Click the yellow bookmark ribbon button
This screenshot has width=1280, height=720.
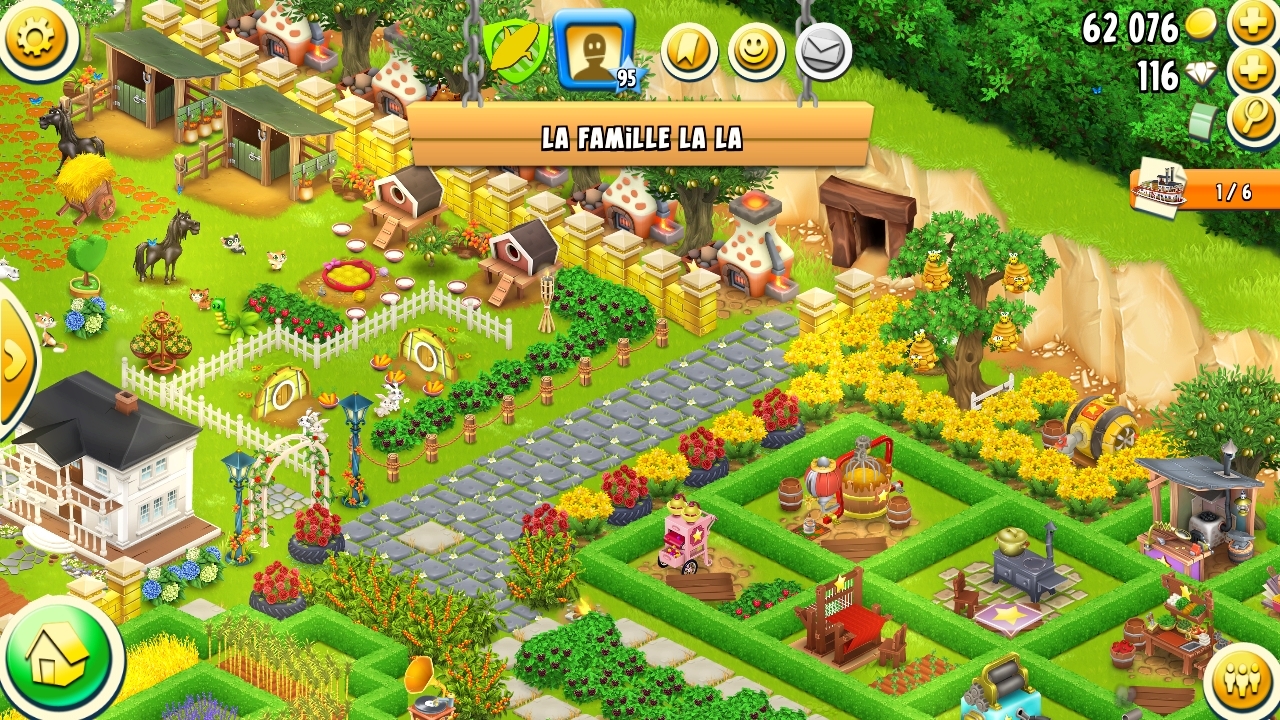tap(689, 52)
